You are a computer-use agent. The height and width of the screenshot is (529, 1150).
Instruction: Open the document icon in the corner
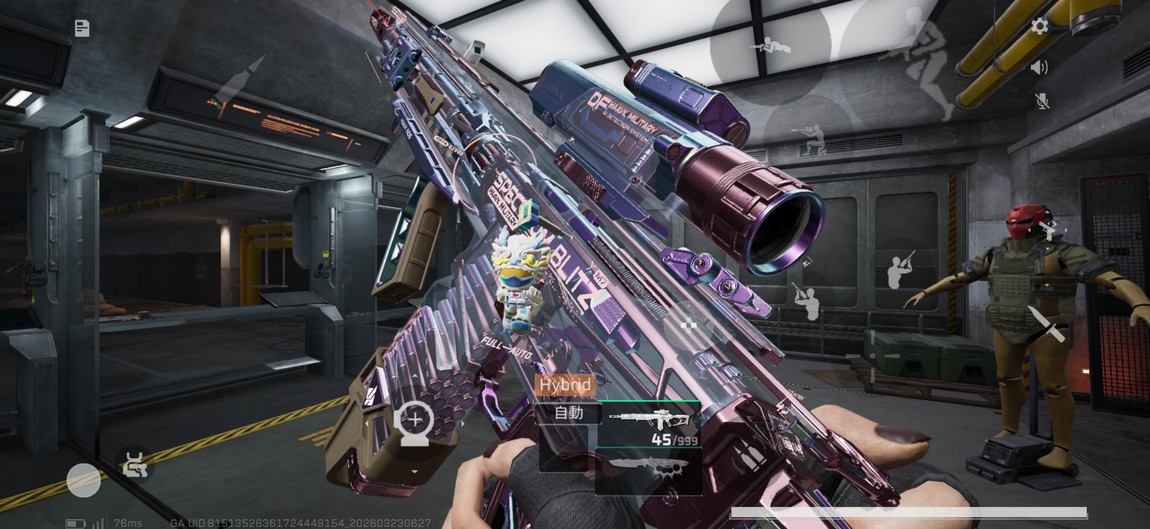82,28
